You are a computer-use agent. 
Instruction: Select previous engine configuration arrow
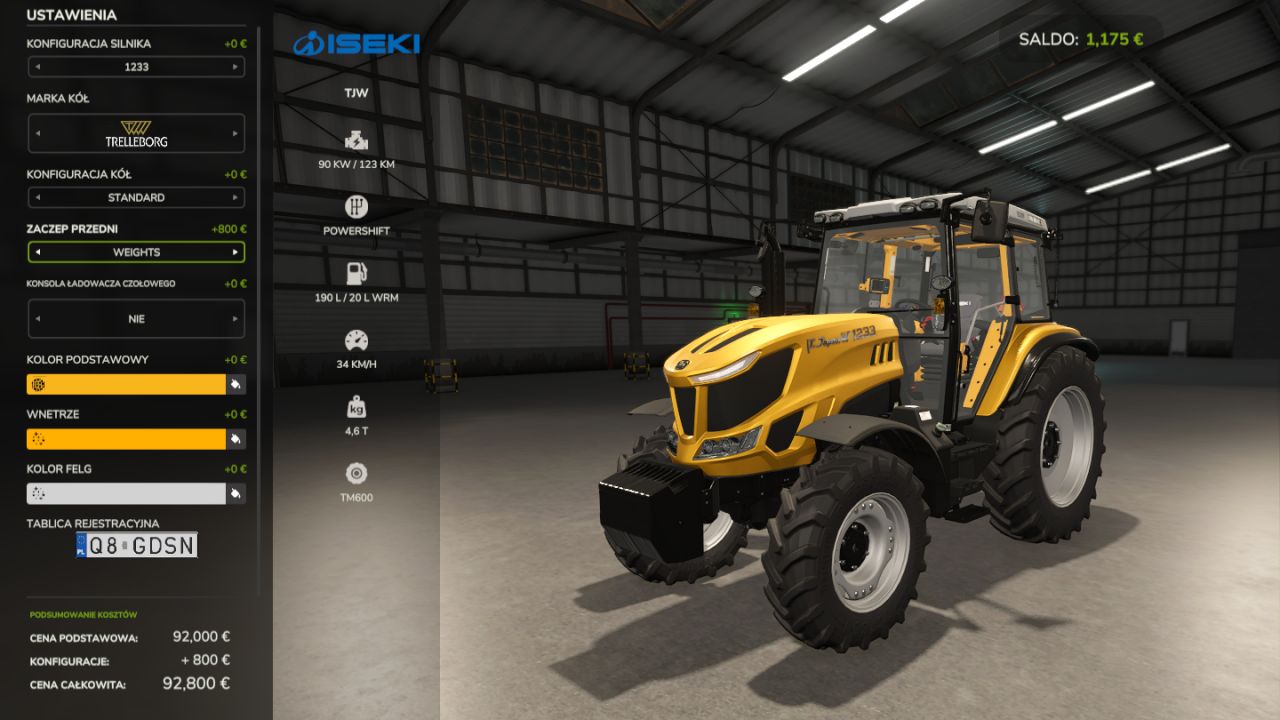[x=37, y=67]
